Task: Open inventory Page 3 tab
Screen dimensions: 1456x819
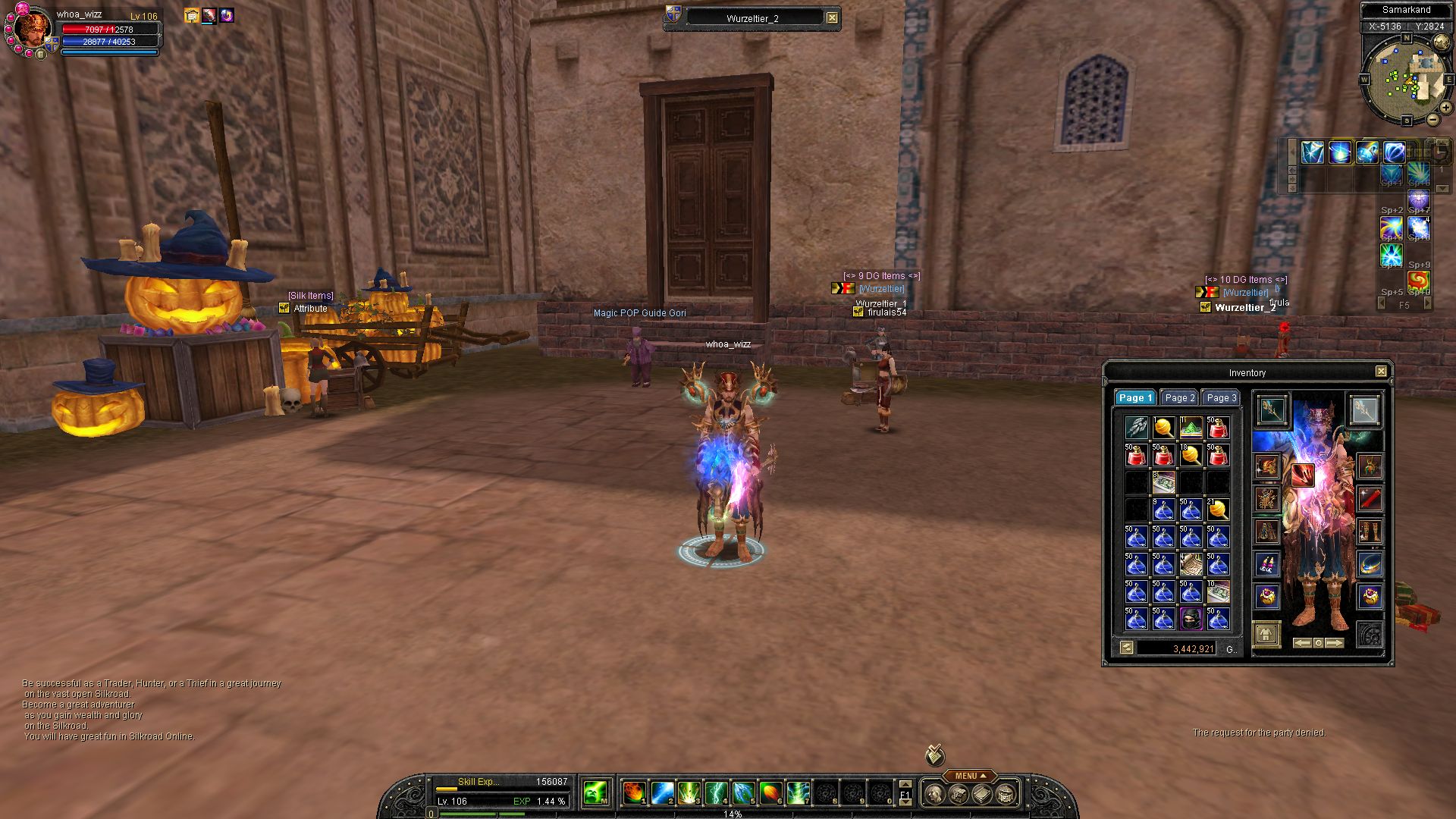Action: 1221,397
